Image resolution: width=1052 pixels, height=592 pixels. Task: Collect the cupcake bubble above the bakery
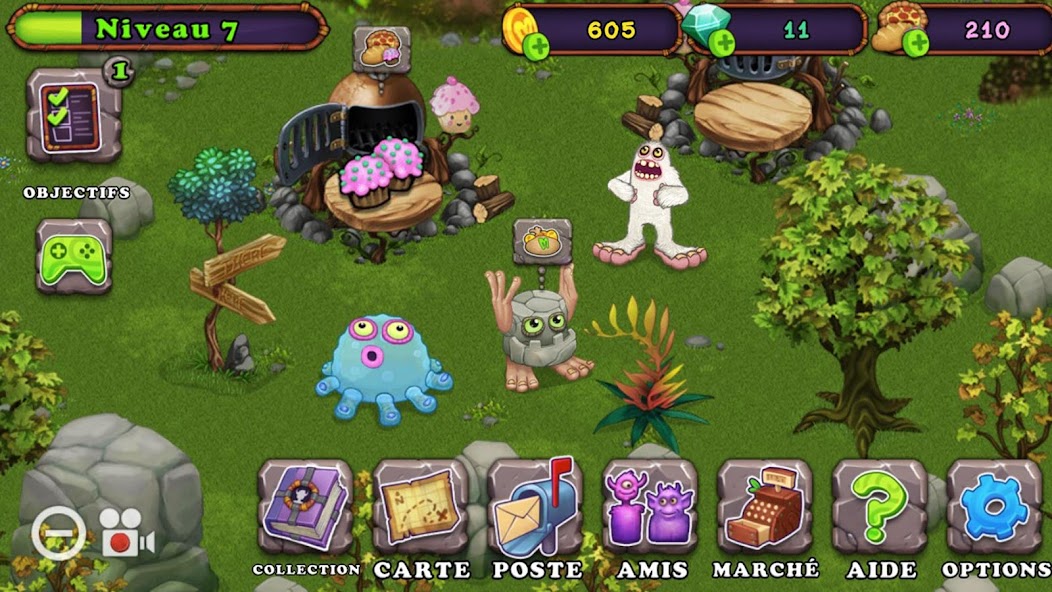pos(381,49)
